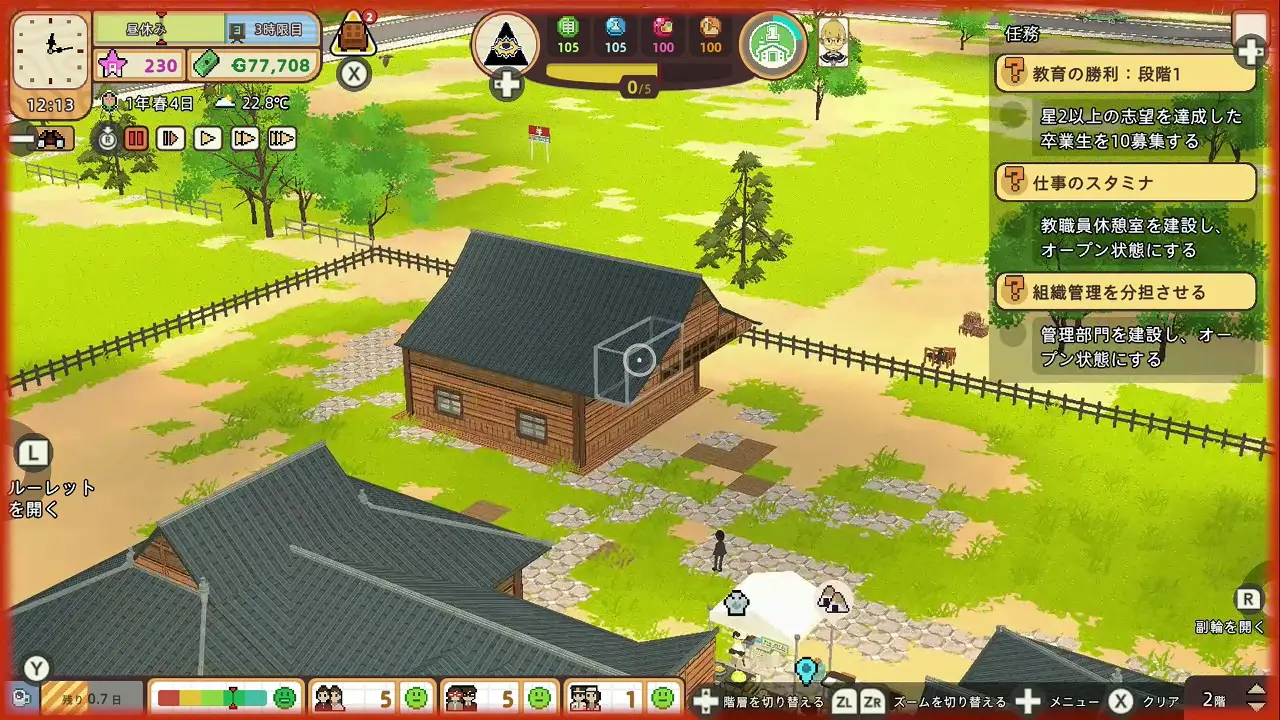Pause the game with the red pause button
The image size is (1280, 720).
[x=136, y=139]
